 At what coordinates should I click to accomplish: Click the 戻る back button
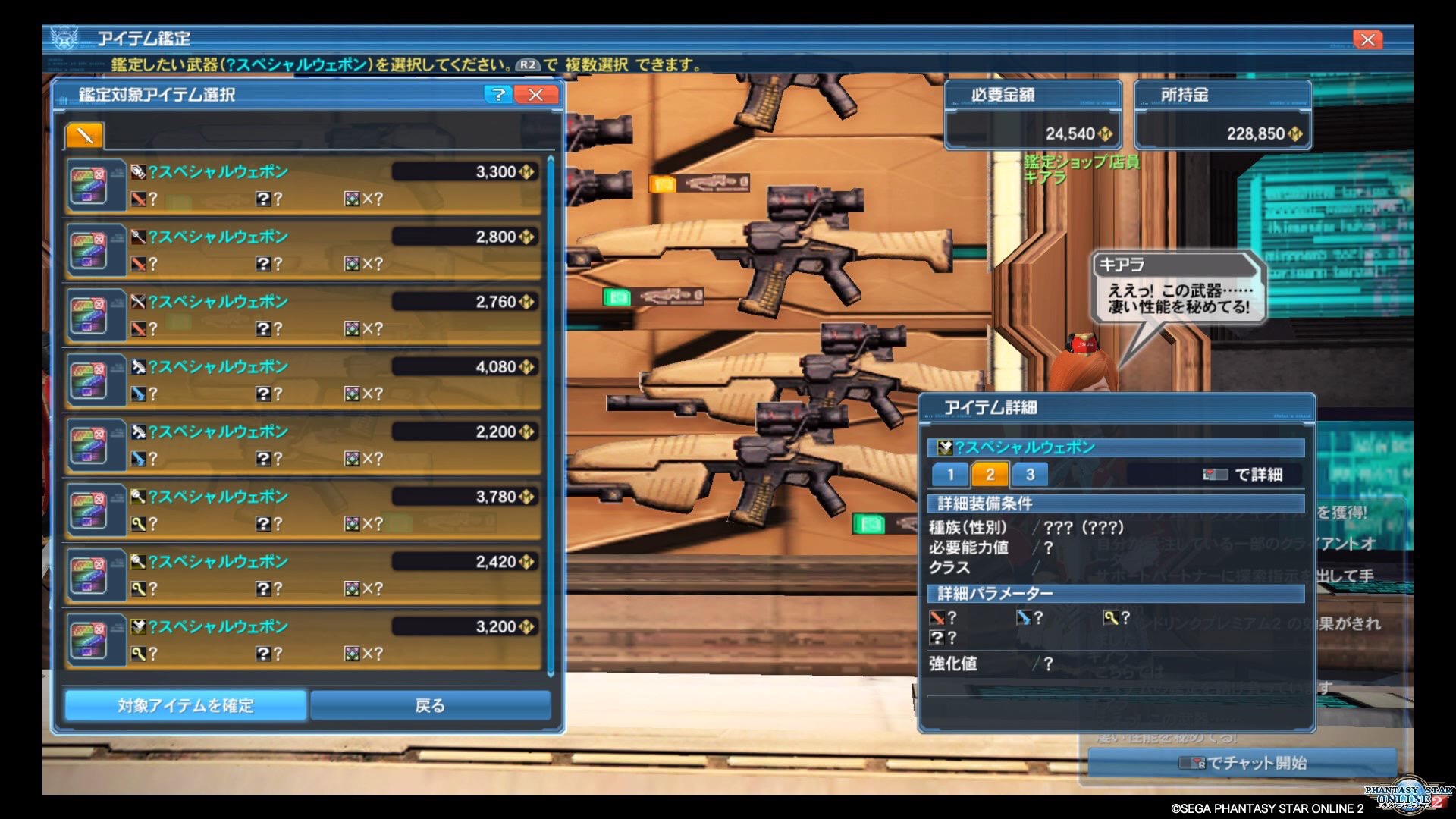tap(430, 705)
